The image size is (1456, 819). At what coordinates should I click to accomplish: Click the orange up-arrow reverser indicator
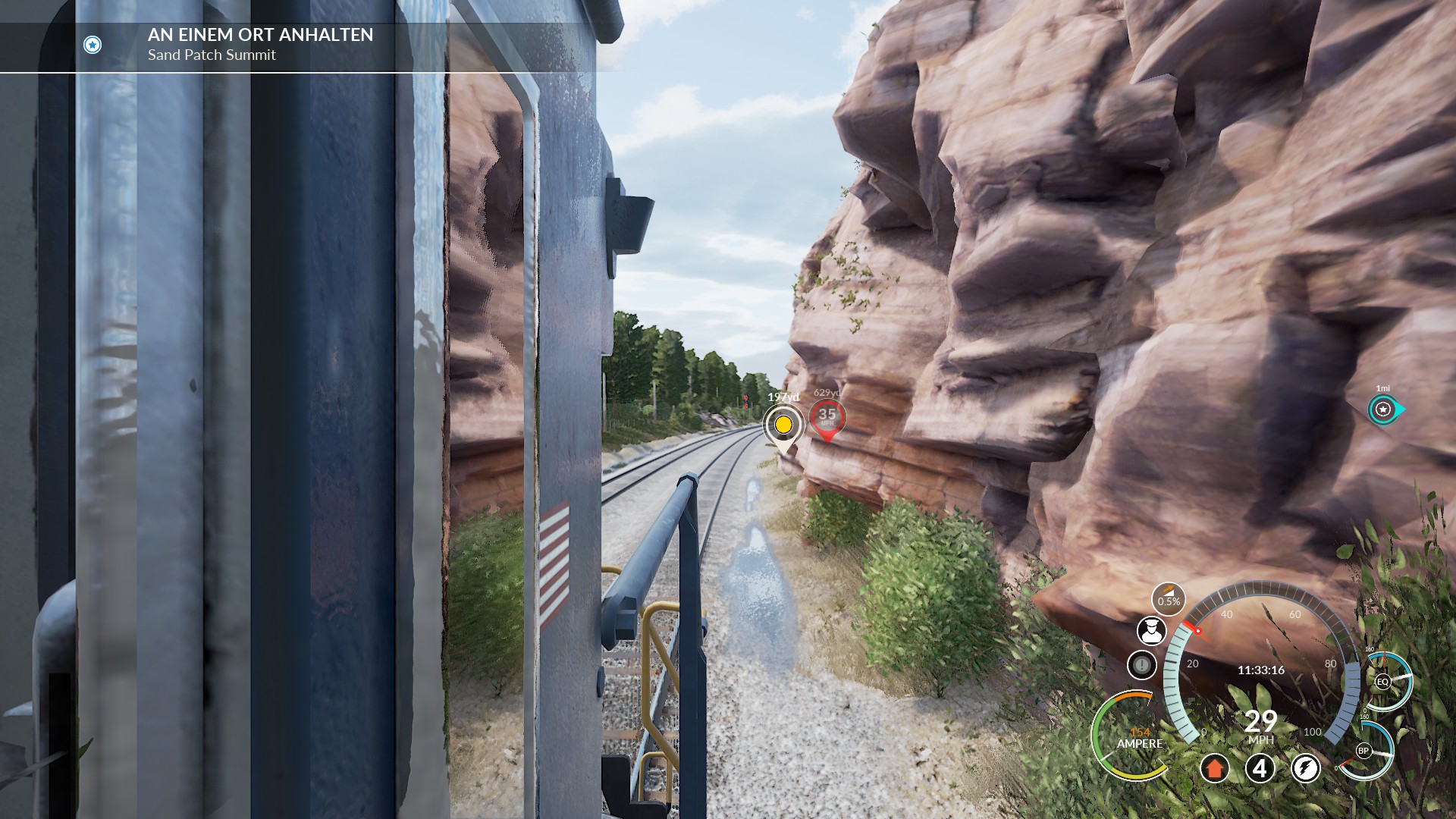pos(1214,768)
